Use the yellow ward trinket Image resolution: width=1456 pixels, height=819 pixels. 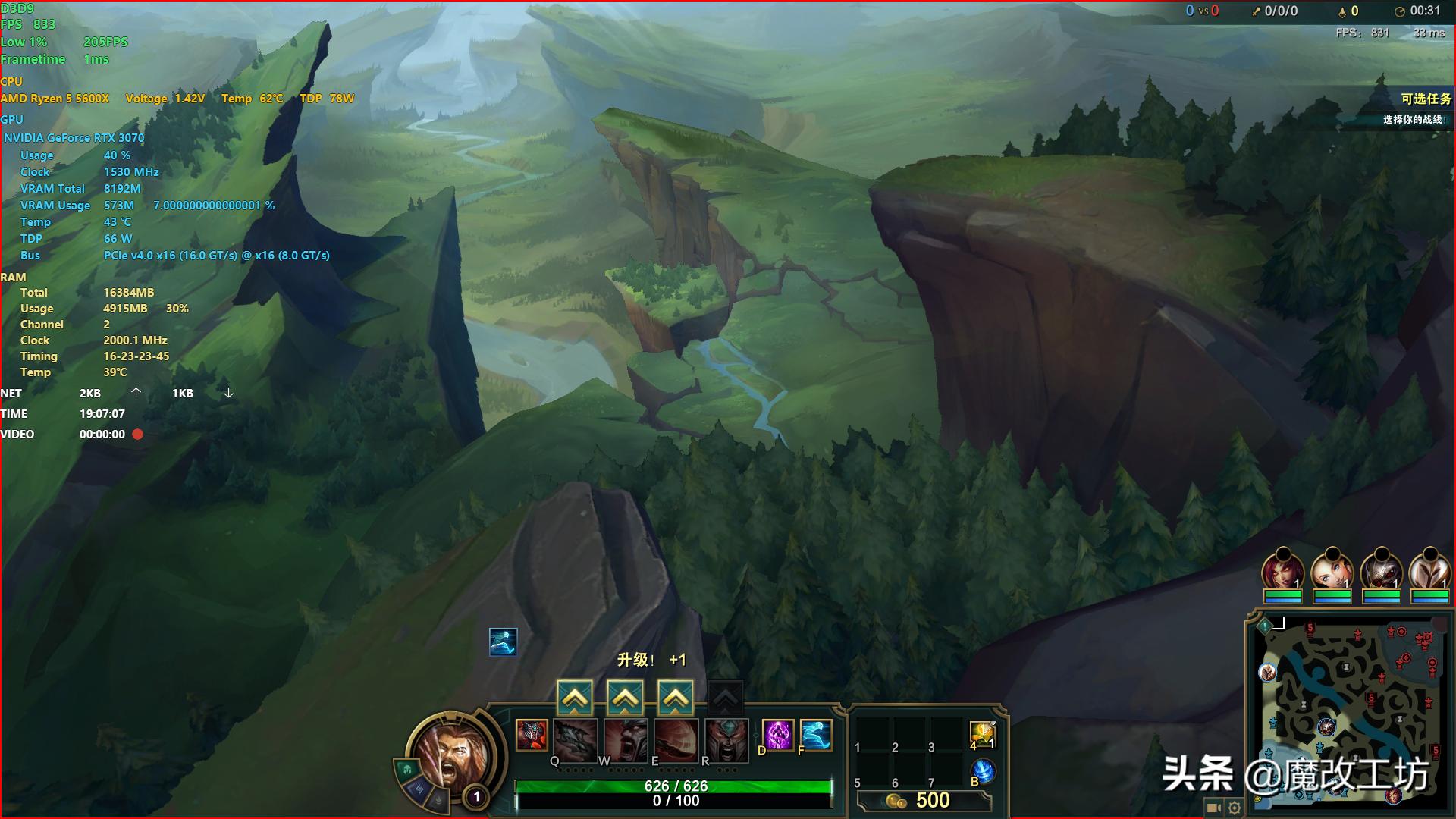[982, 734]
